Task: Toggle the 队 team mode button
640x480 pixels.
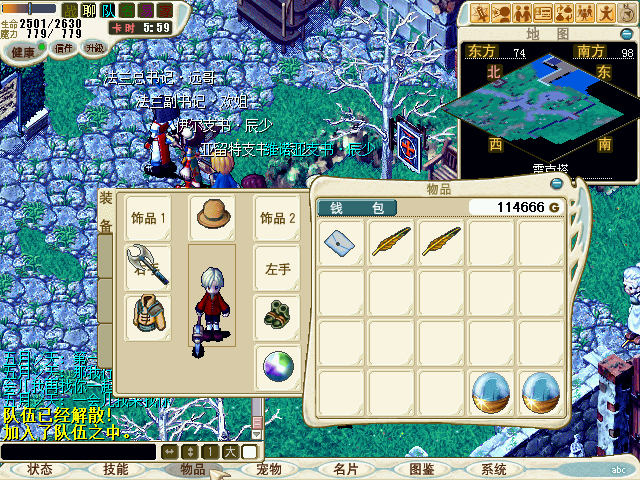Action: click(108, 10)
